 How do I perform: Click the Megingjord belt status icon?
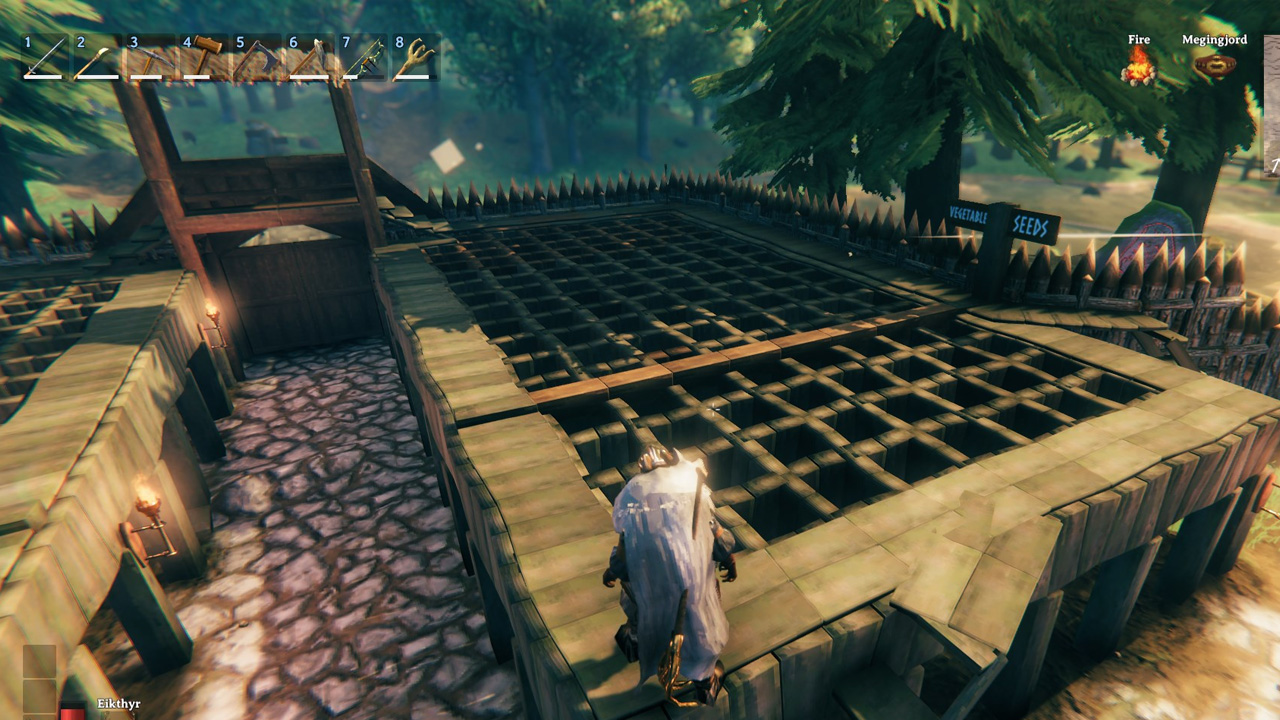tap(1214, 66)
